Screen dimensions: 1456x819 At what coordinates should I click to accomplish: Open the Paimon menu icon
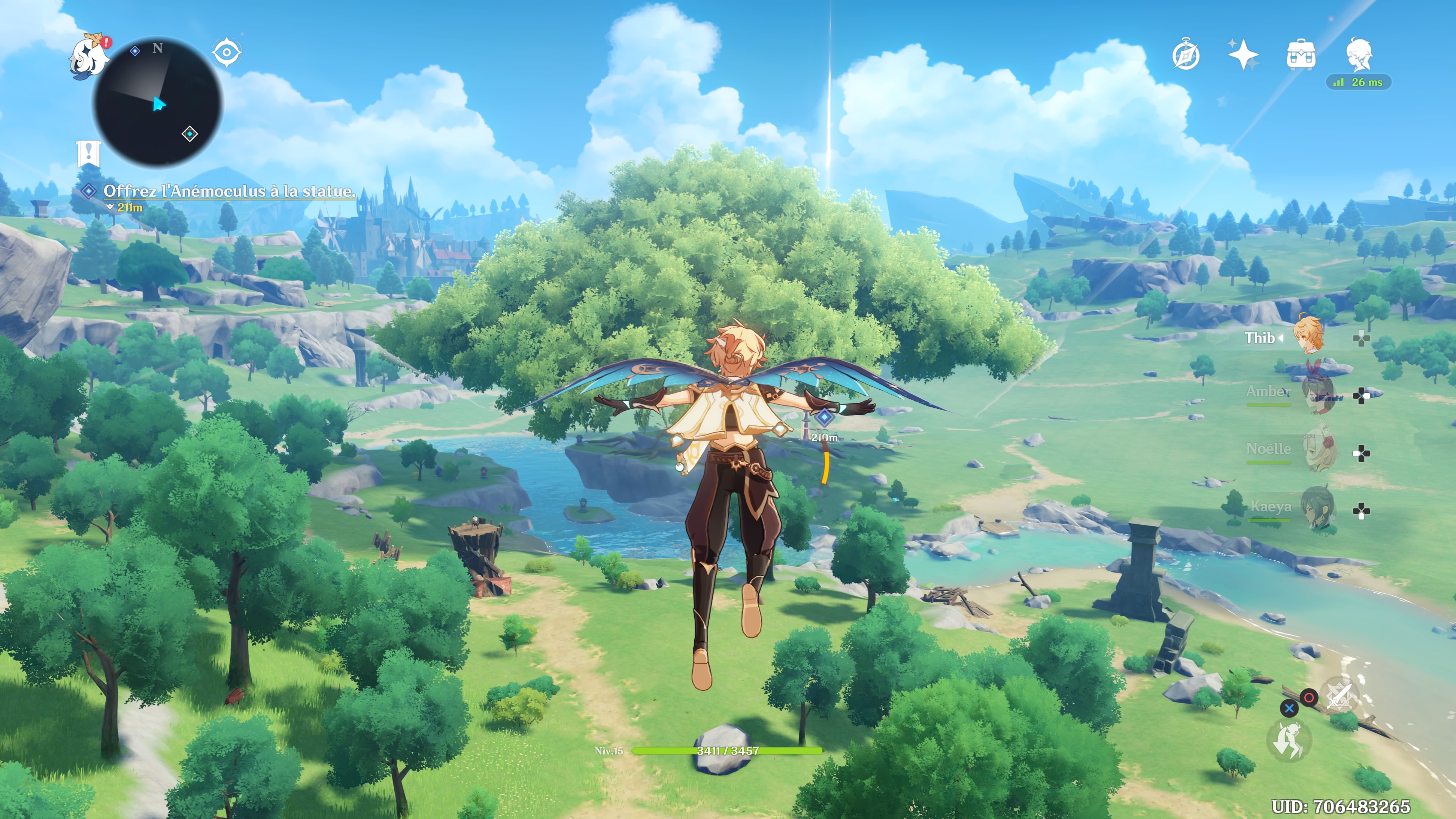point(89,57)
